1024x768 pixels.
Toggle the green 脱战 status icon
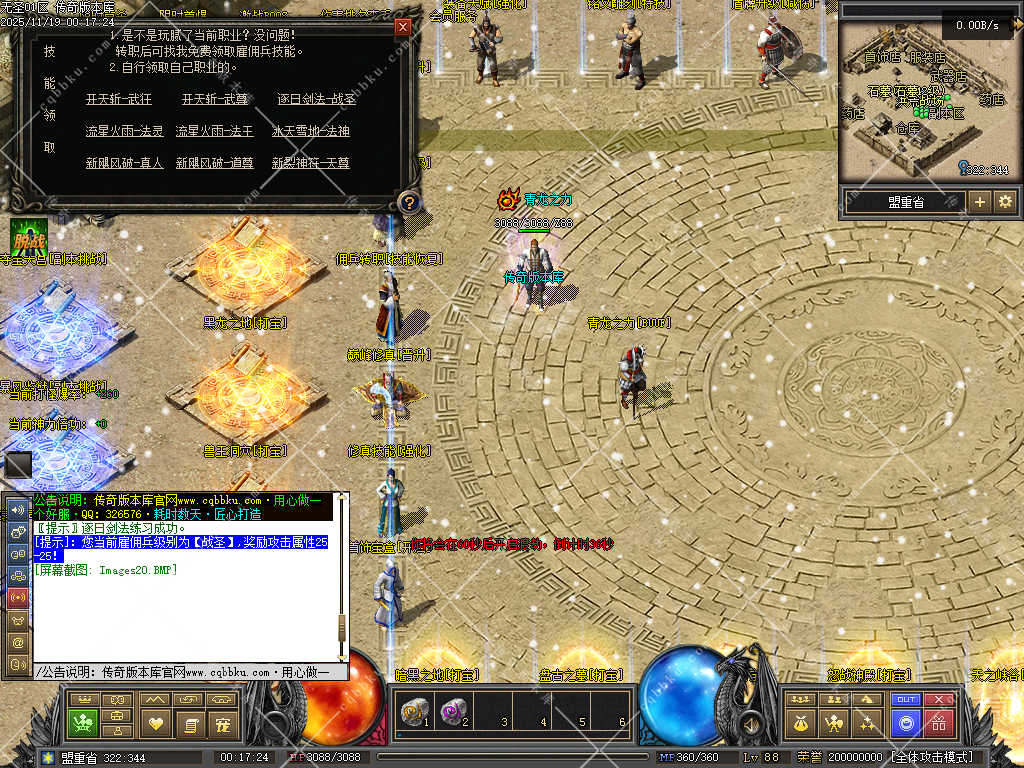(x=29, y=237)
